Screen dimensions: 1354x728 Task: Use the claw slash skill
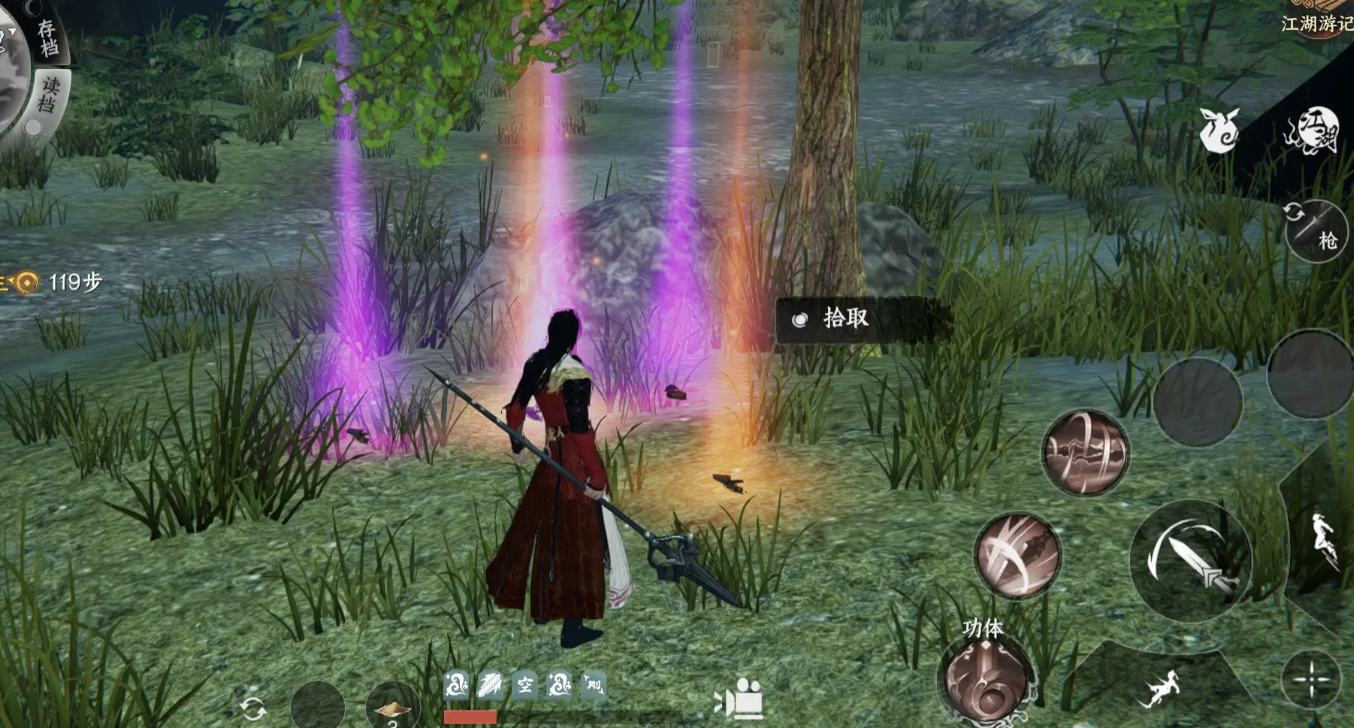1018,556
